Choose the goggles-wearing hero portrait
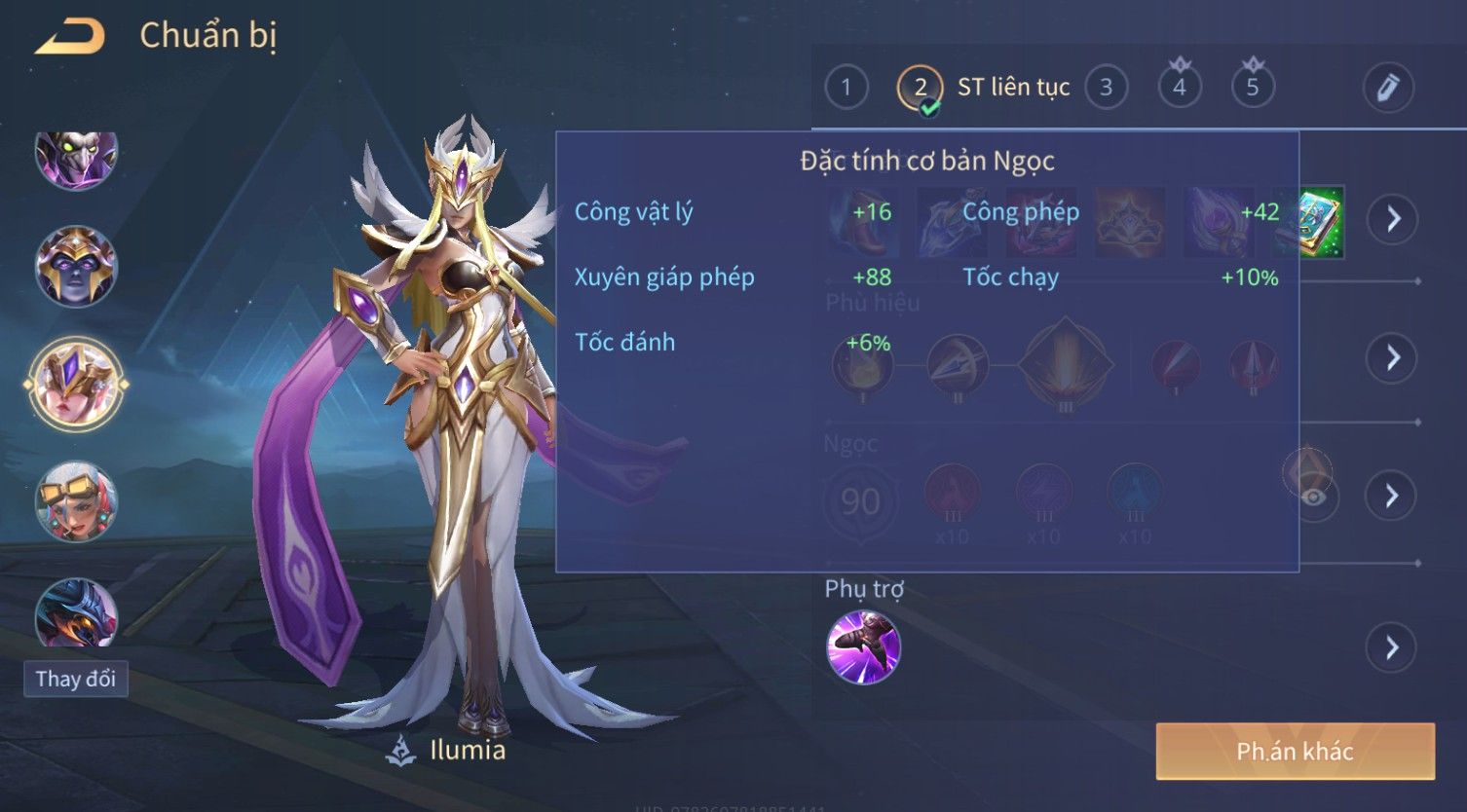Screen dimensions: 1467x812 (76, 501)
